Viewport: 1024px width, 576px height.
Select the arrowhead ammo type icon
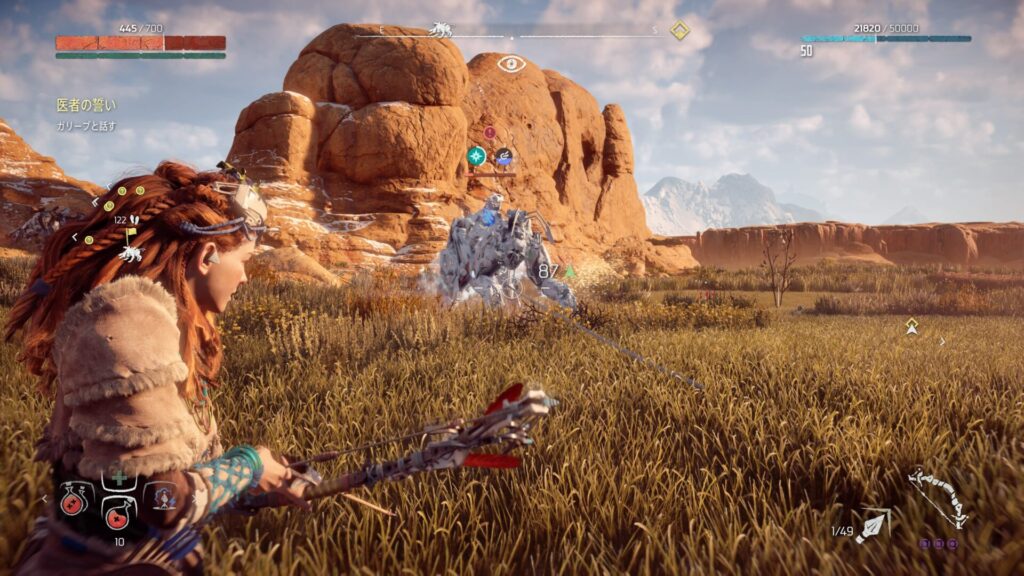pos(872,525)
